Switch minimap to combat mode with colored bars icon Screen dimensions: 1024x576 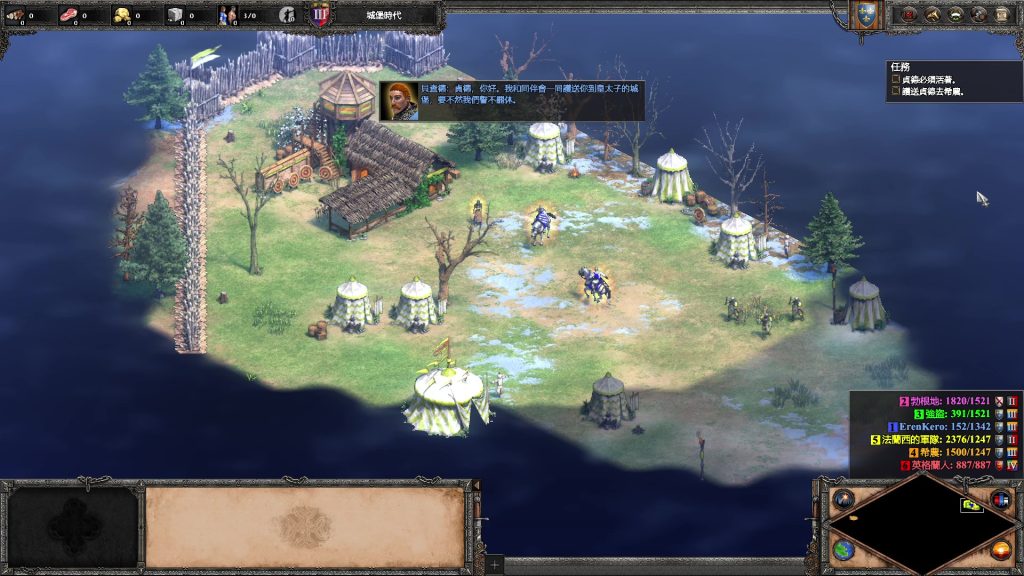click(1000, 499)
